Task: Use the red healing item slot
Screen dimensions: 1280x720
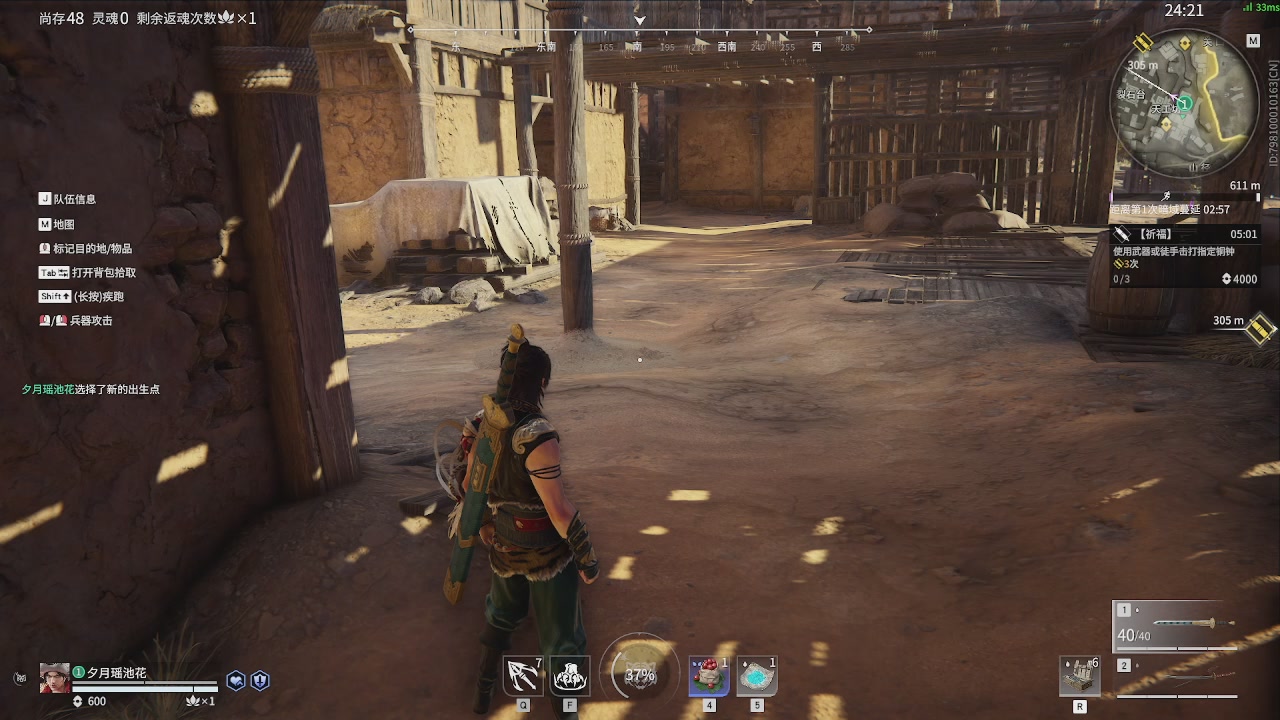Action: pos(709,676)
